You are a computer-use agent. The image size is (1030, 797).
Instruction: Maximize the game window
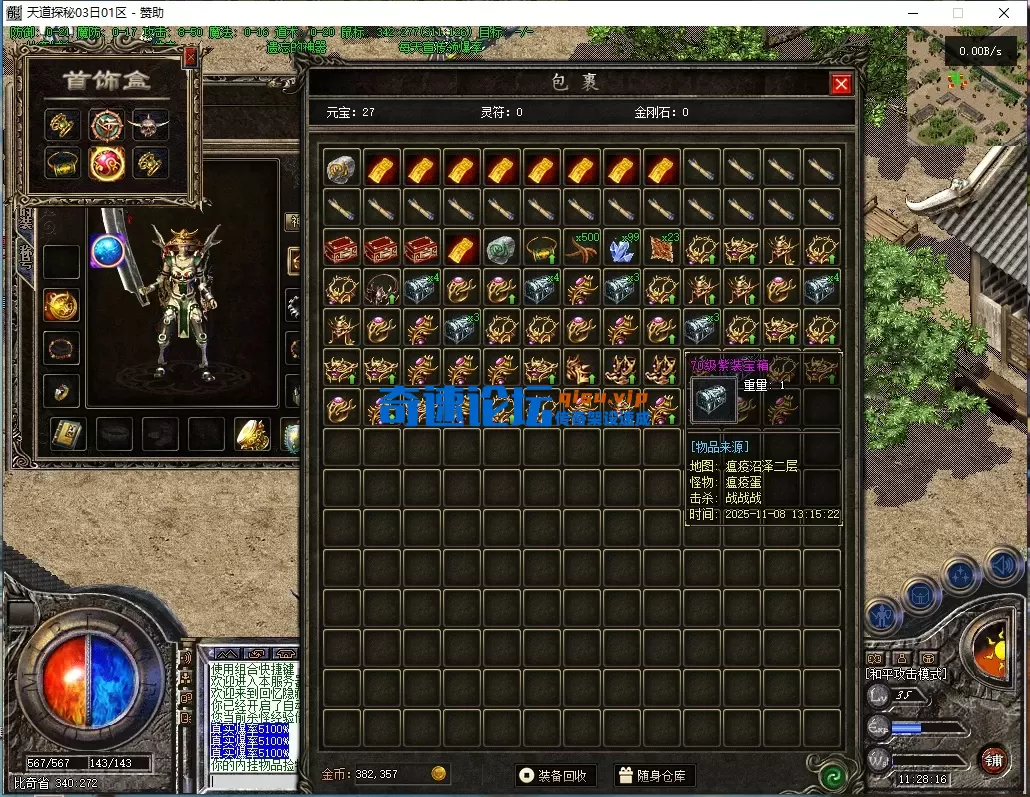[957, 13]
